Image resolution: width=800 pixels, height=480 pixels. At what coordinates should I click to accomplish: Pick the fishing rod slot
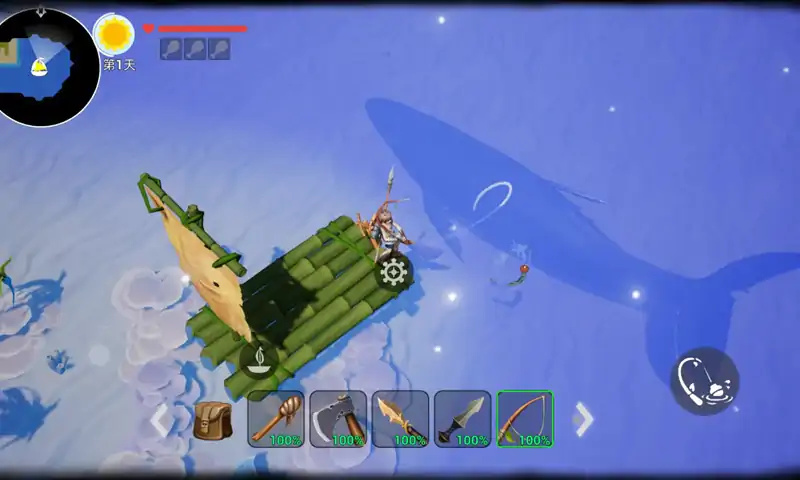tap(525, 418)
